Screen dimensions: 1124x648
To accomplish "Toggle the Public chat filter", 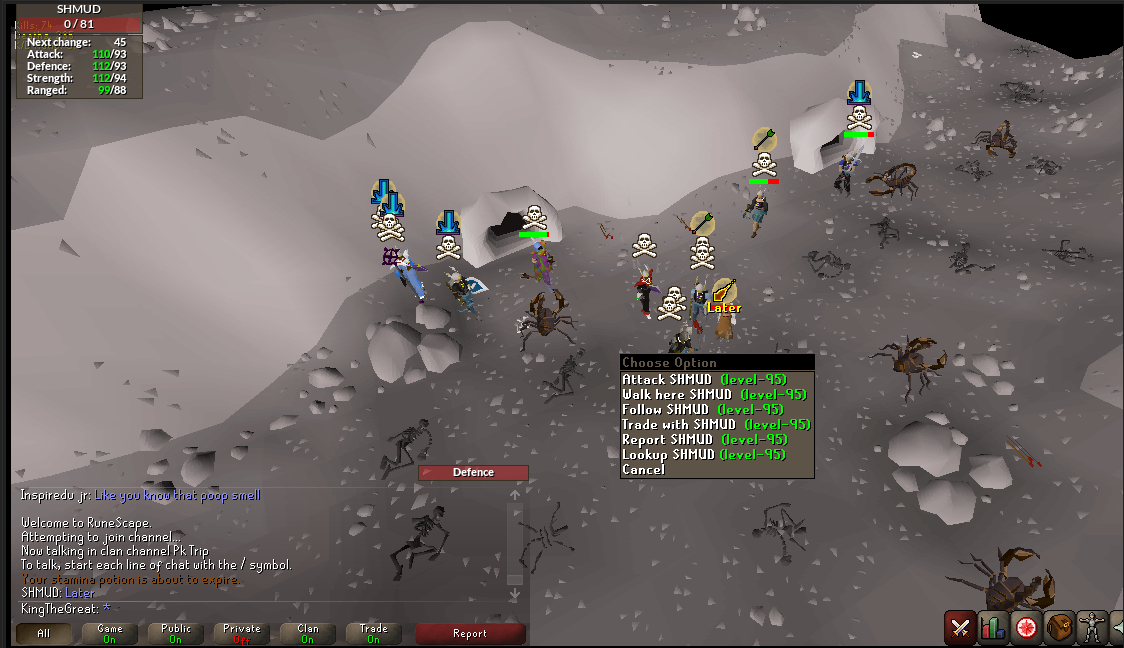I will (x=176, y=633).
